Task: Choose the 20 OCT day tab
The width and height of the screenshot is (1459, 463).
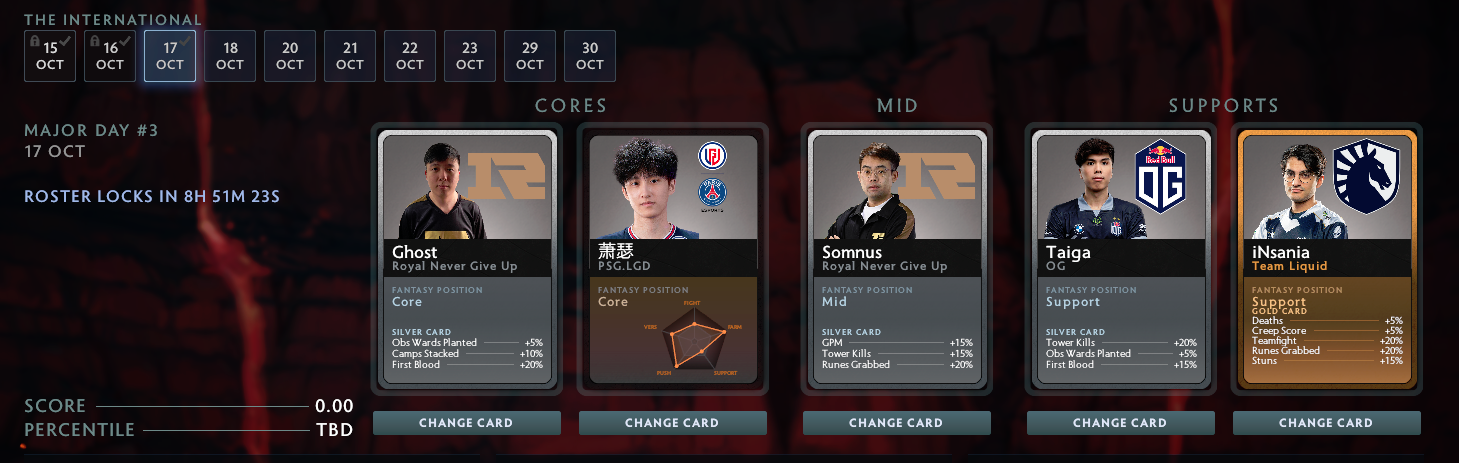Action: click(x=290, y=56)
